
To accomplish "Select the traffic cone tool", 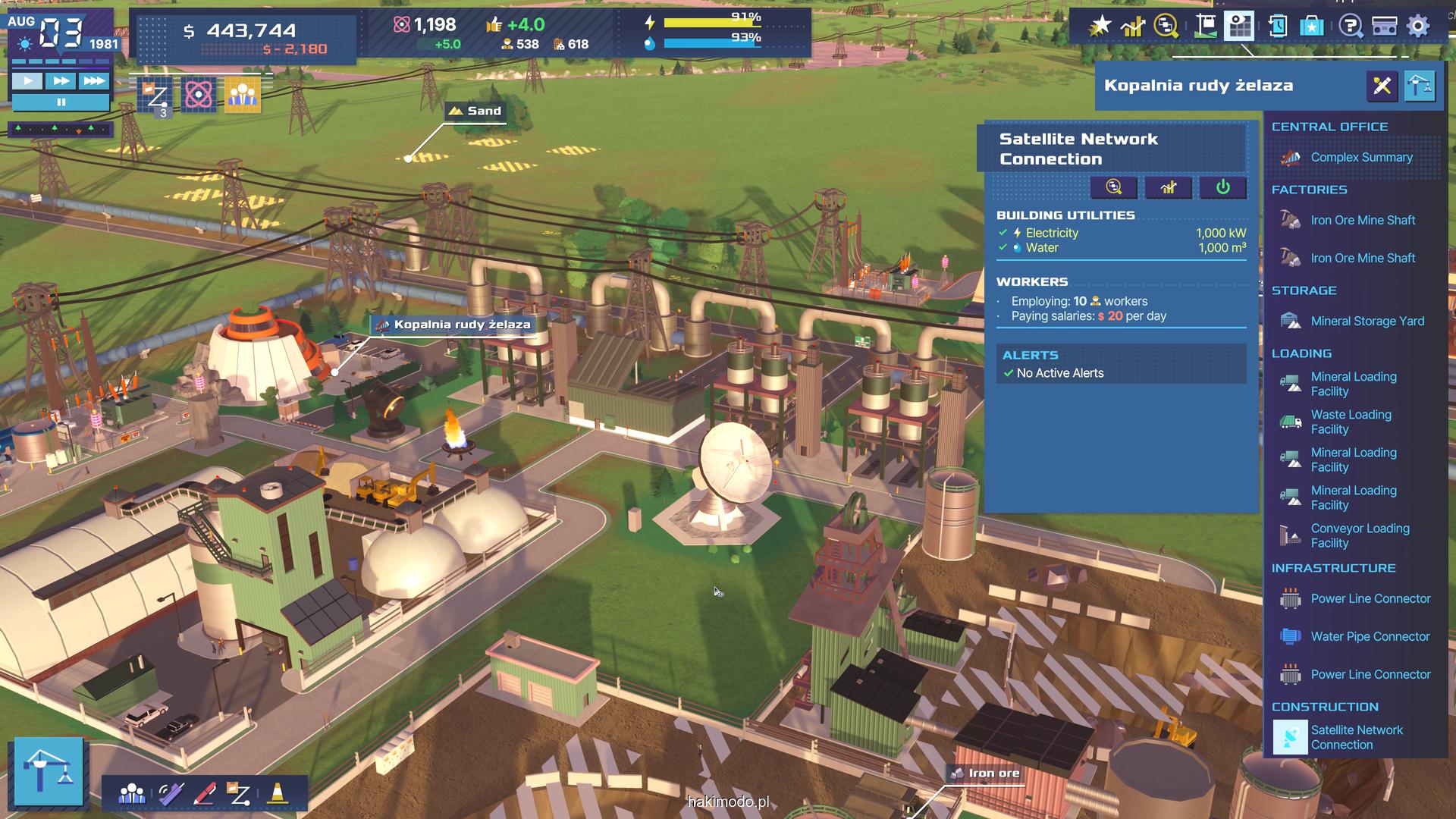I will (277, 793).
